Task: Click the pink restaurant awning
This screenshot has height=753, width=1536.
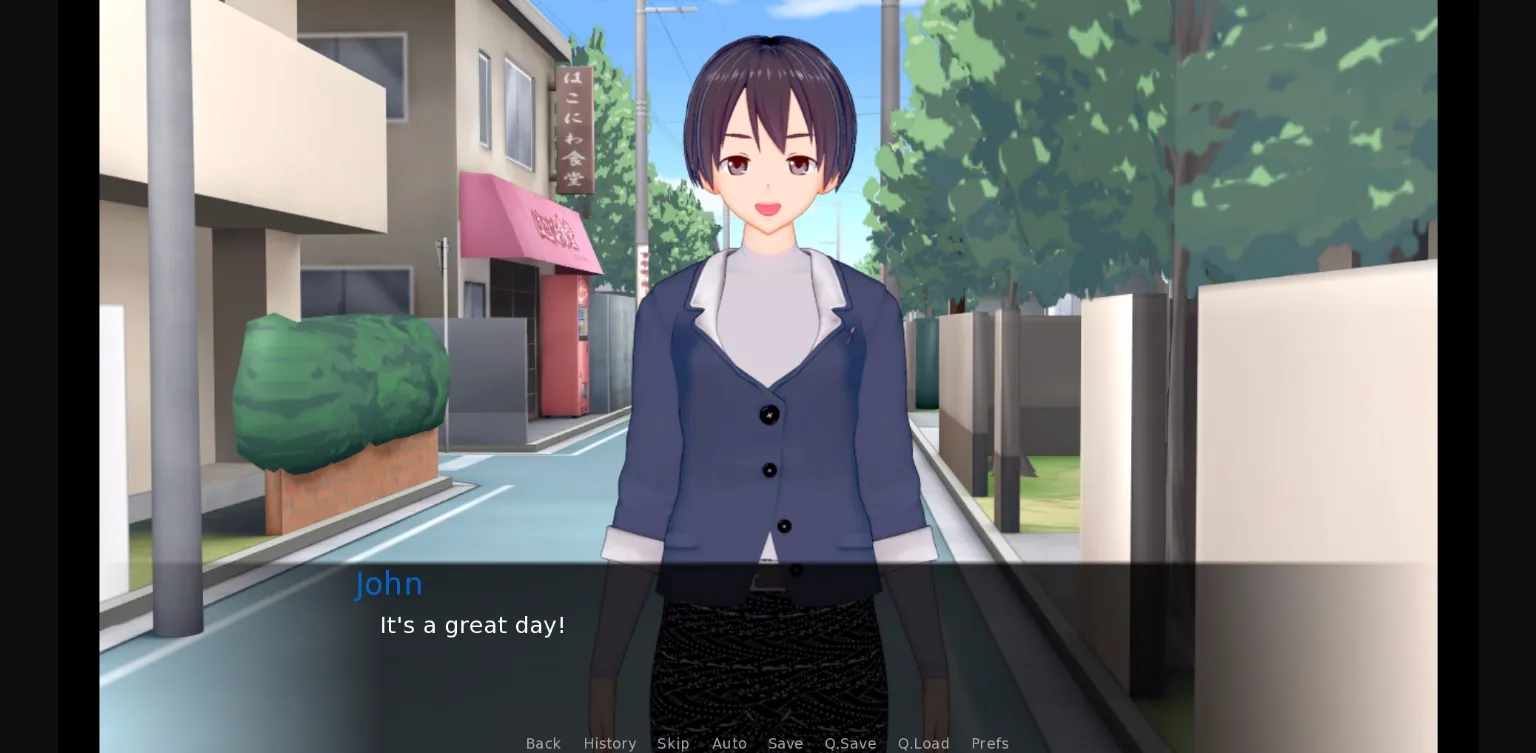Action: tap(530, 220)
